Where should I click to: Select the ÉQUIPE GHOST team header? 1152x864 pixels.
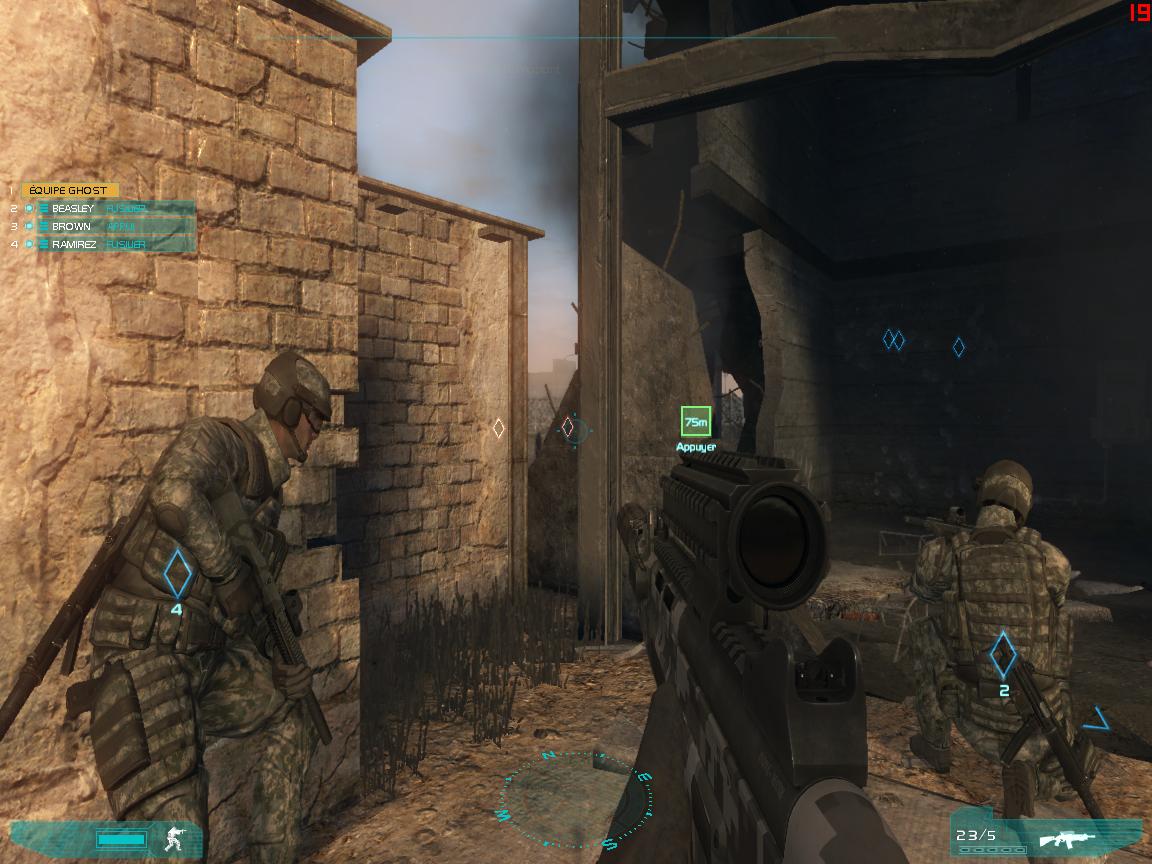click(70, 190)
